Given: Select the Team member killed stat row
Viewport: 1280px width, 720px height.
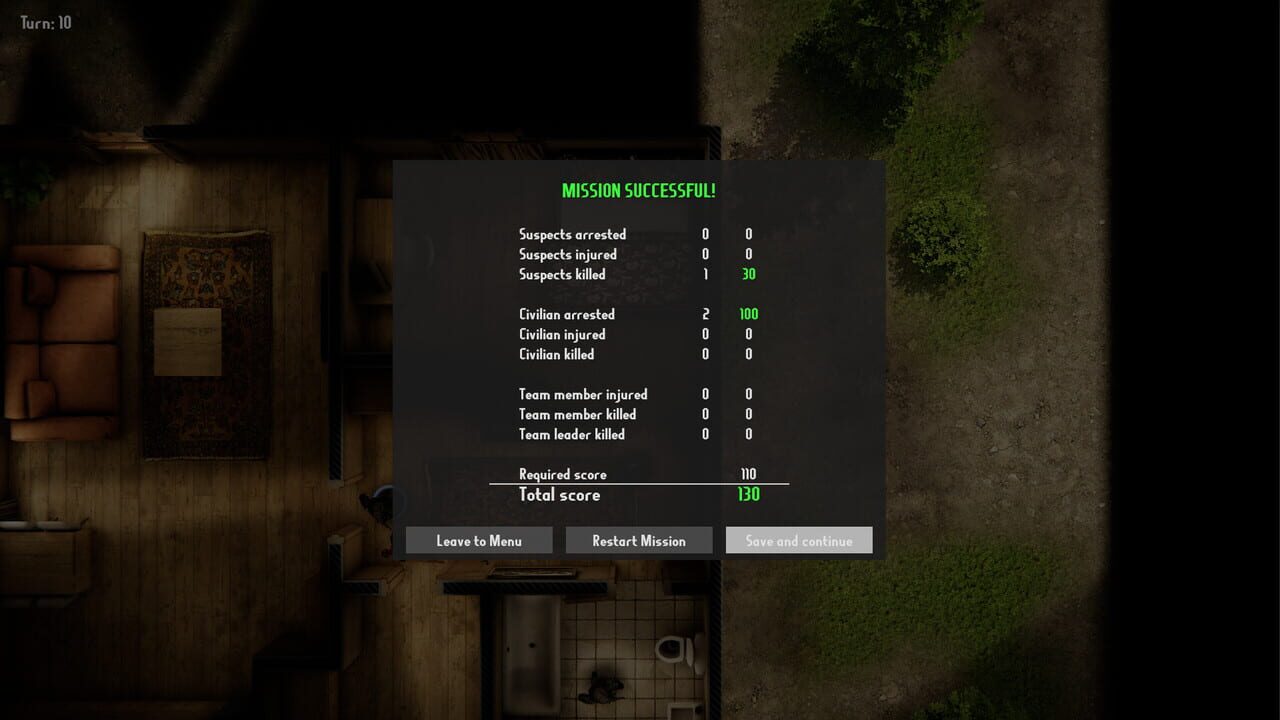Looking at the screenshot, I should coord(579,414).
